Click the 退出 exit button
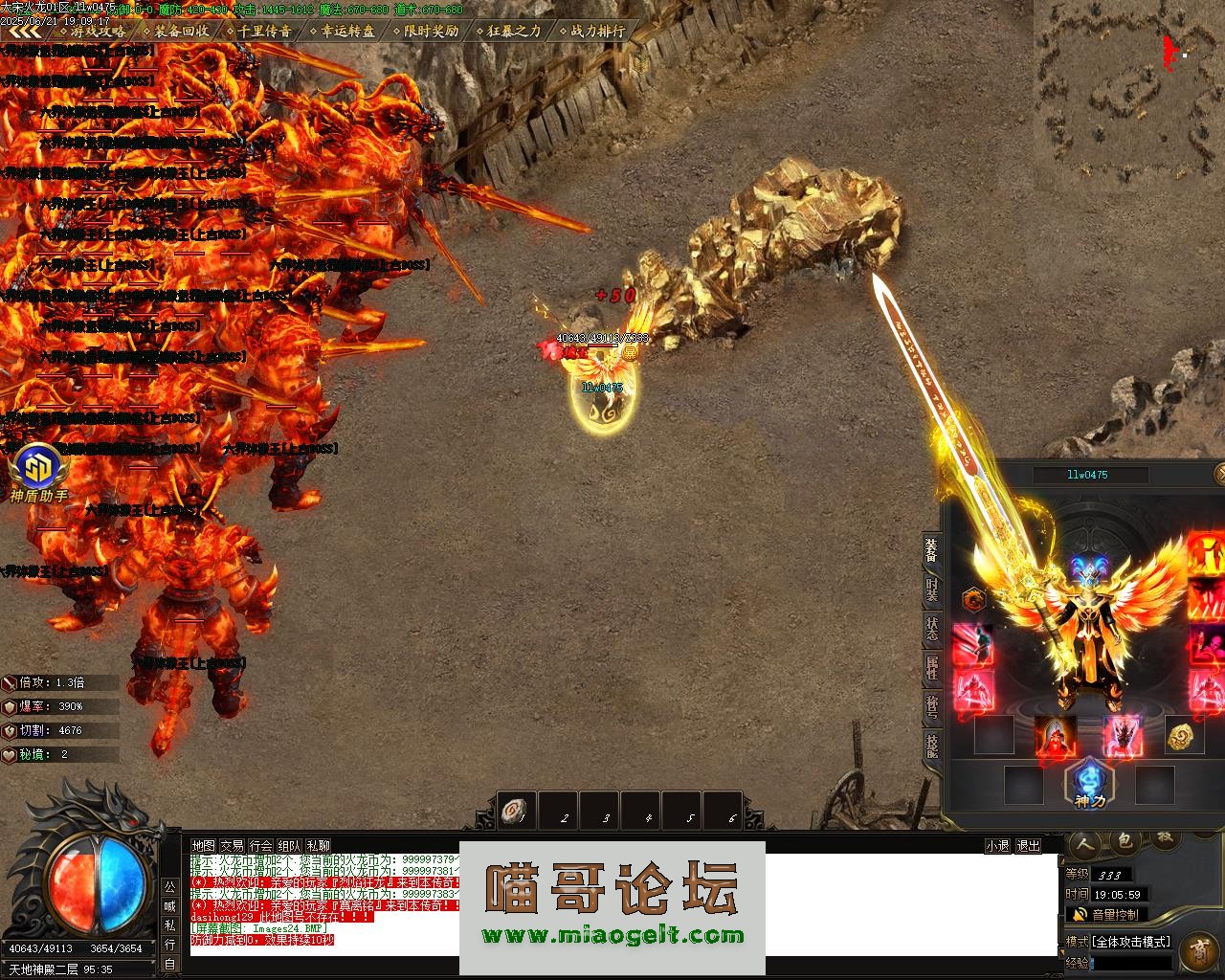 (1028, 846)
